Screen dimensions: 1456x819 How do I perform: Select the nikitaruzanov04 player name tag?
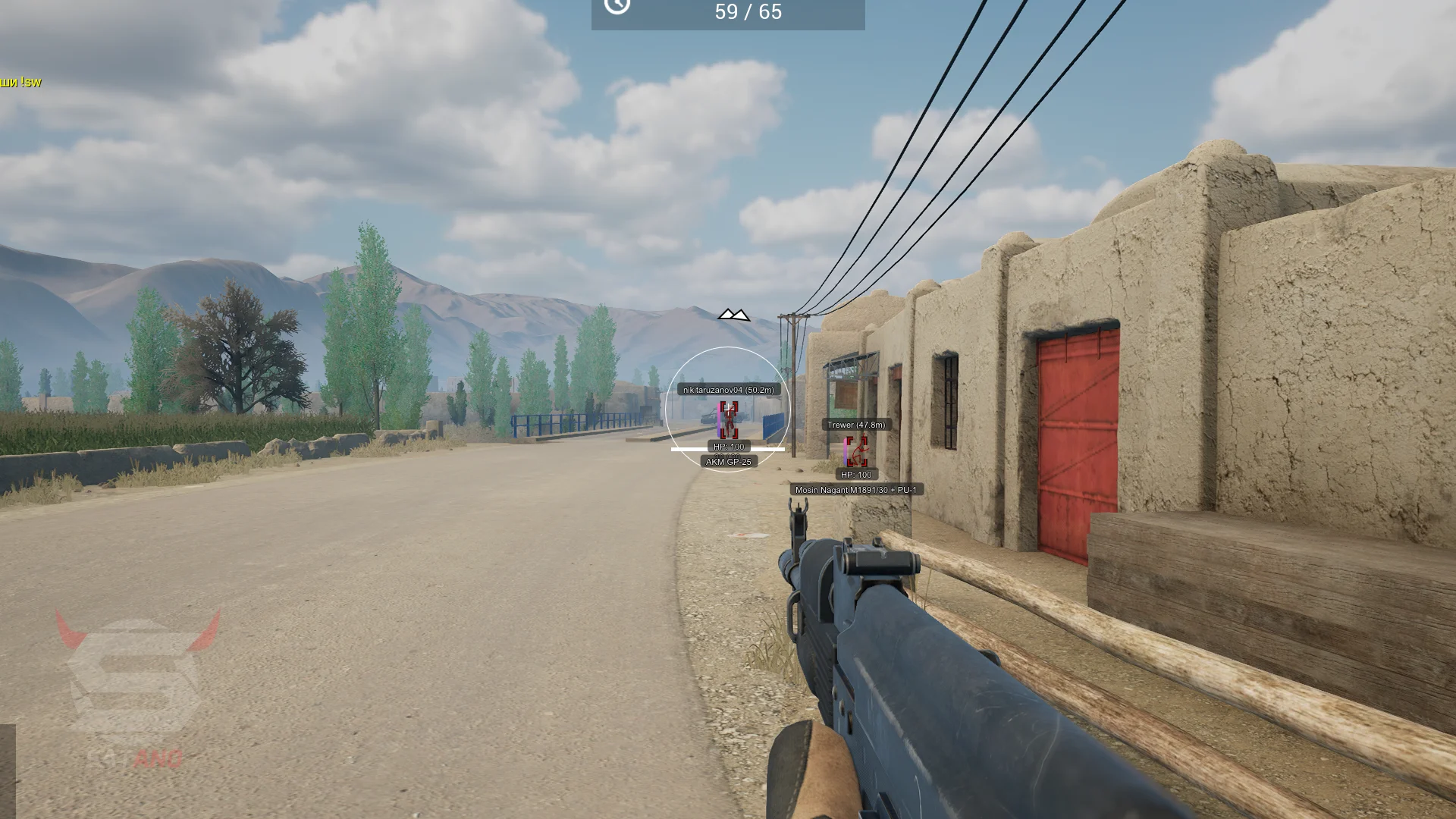point(728,390)
